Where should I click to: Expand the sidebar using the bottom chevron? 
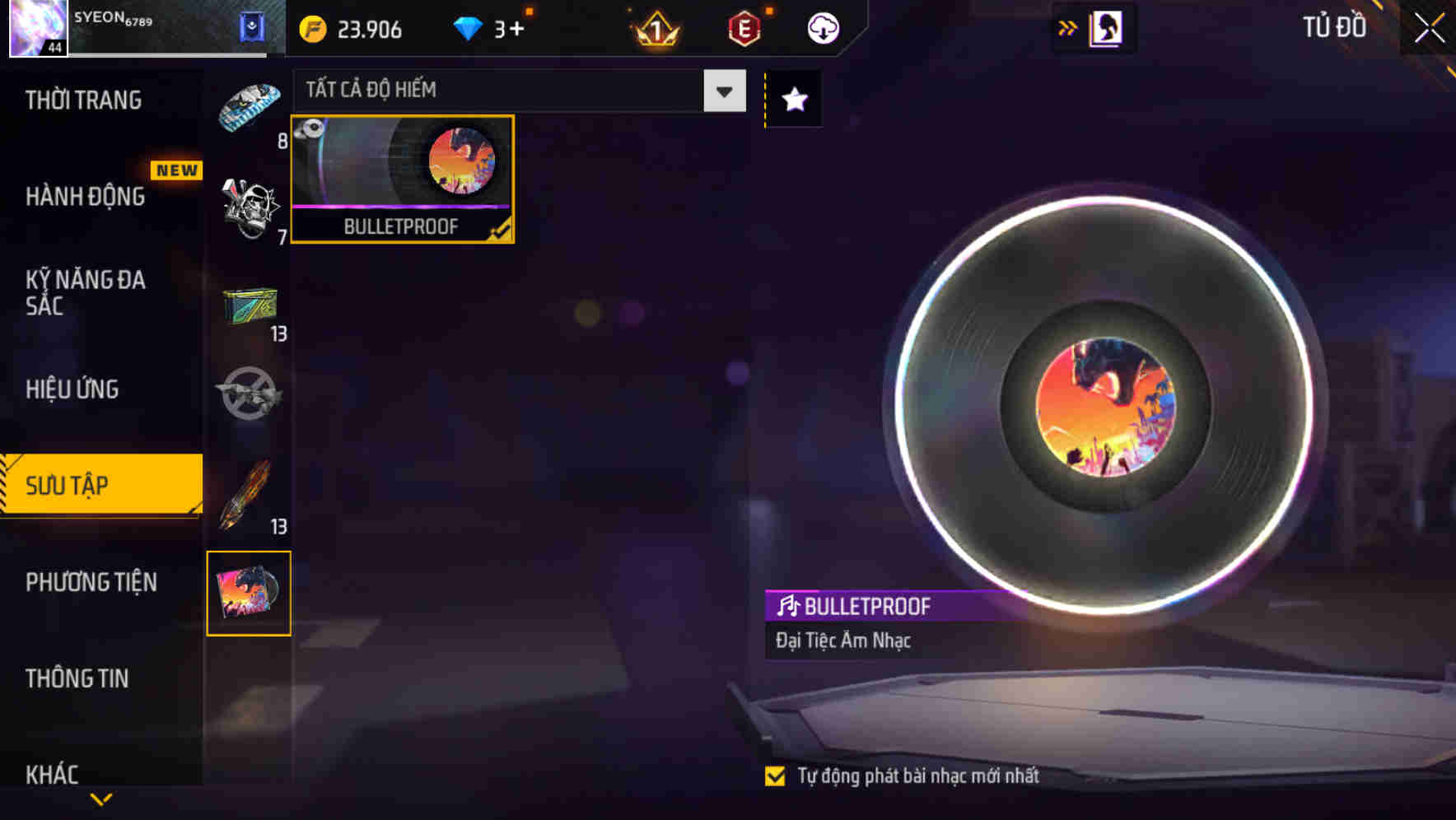100,799
